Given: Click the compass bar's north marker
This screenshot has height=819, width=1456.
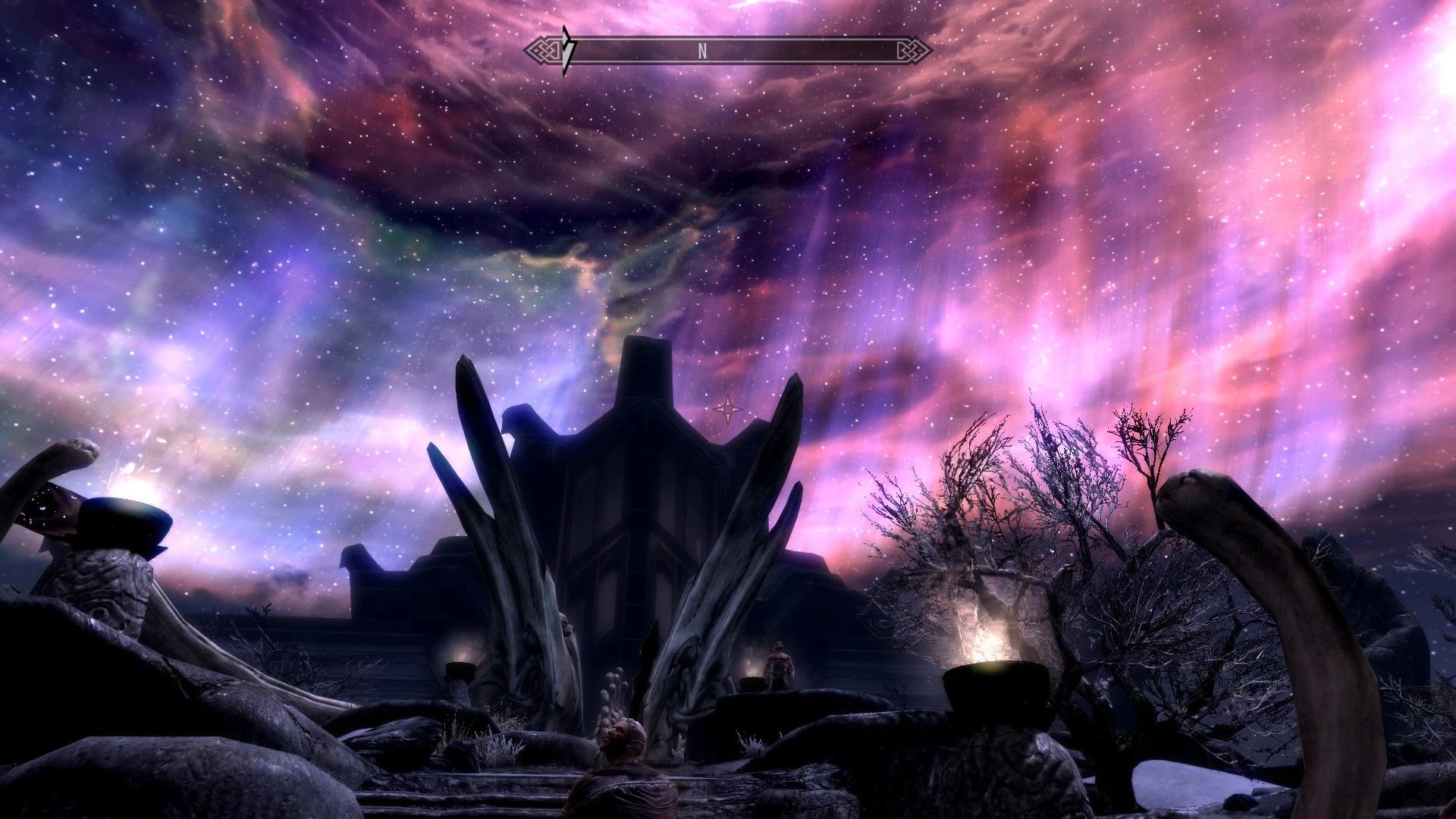Looking at the screenshot, I should (702, 51).
